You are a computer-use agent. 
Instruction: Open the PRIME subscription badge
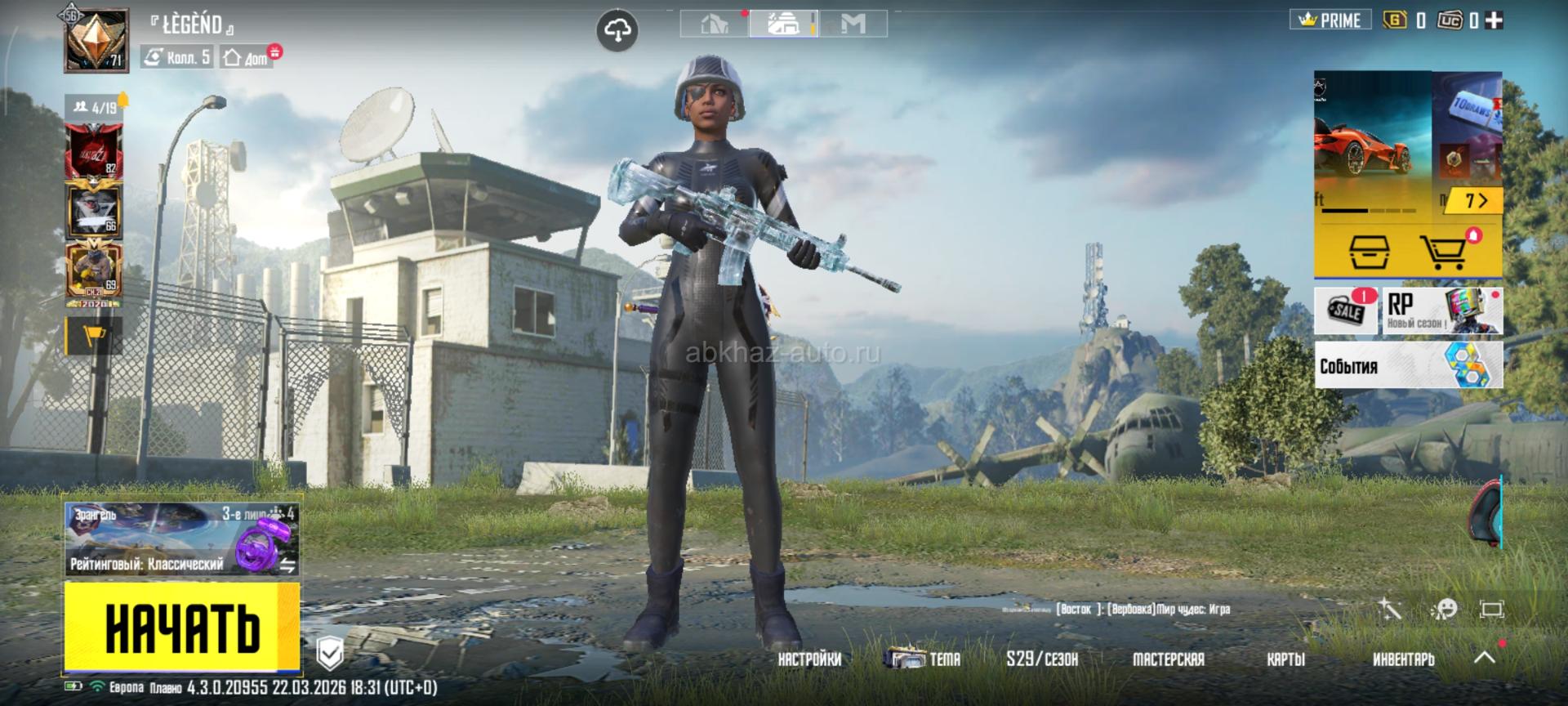1330,20
